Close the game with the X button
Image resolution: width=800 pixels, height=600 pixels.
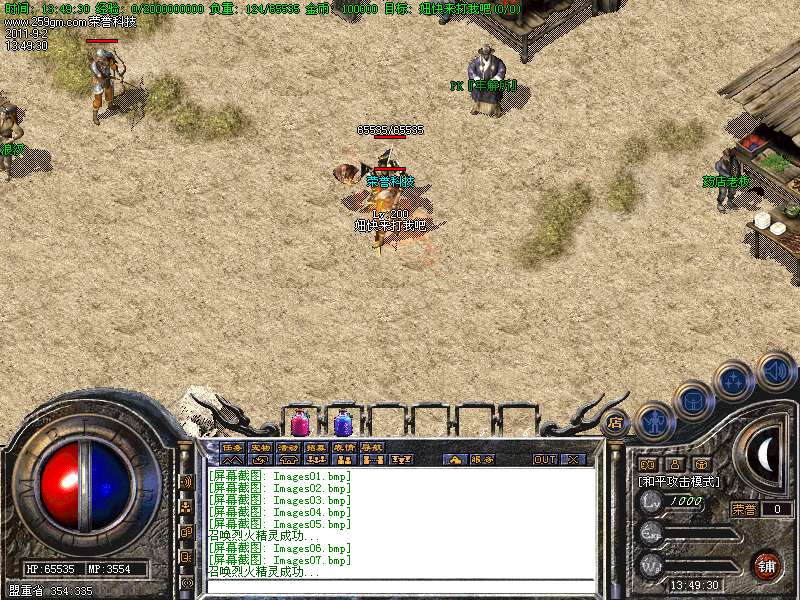(573, 460)
